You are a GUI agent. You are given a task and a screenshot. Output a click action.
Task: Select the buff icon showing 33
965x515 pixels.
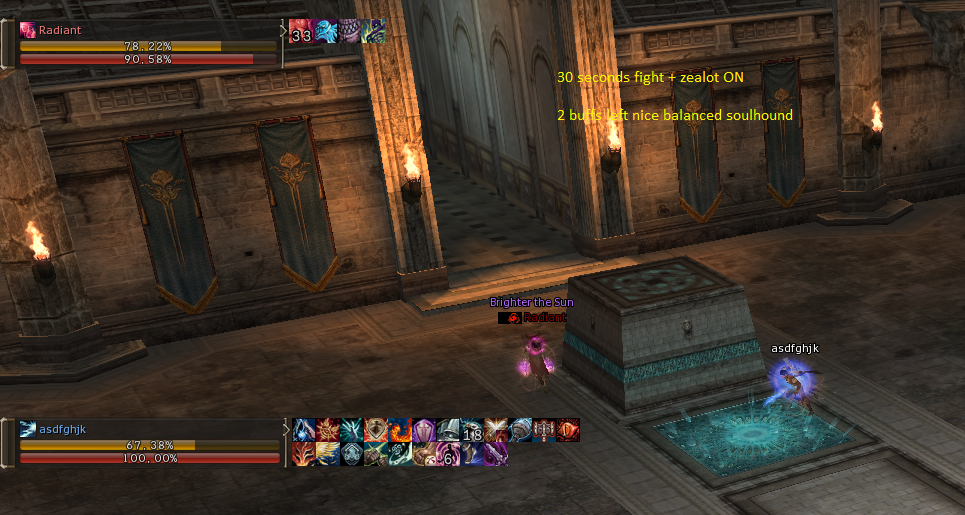tap(301, 31)
